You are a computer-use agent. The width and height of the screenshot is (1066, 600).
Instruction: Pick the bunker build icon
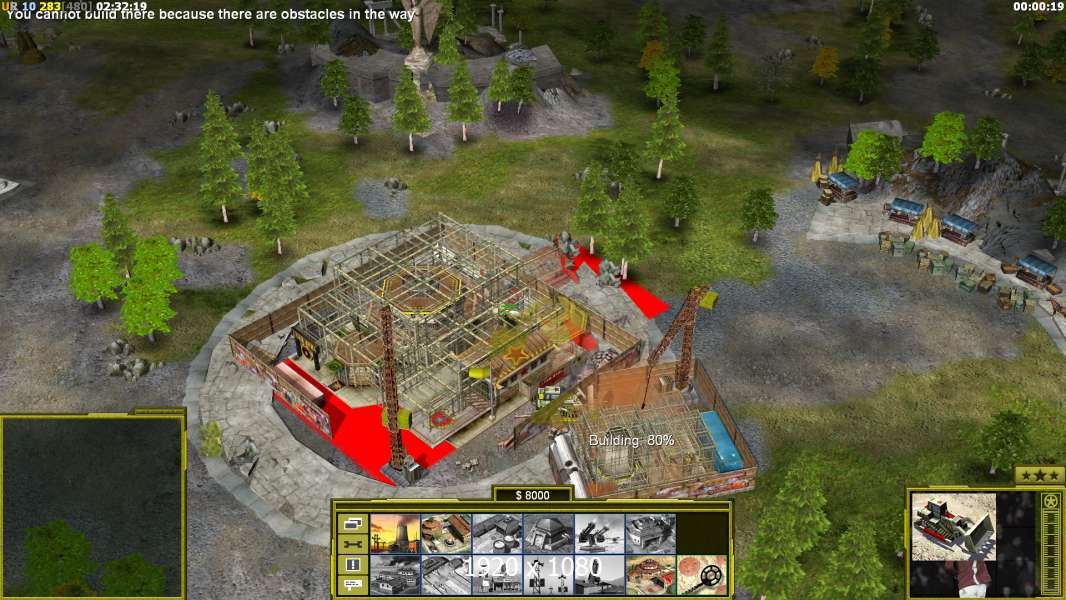pyautogui.click(x=548, y=533)
